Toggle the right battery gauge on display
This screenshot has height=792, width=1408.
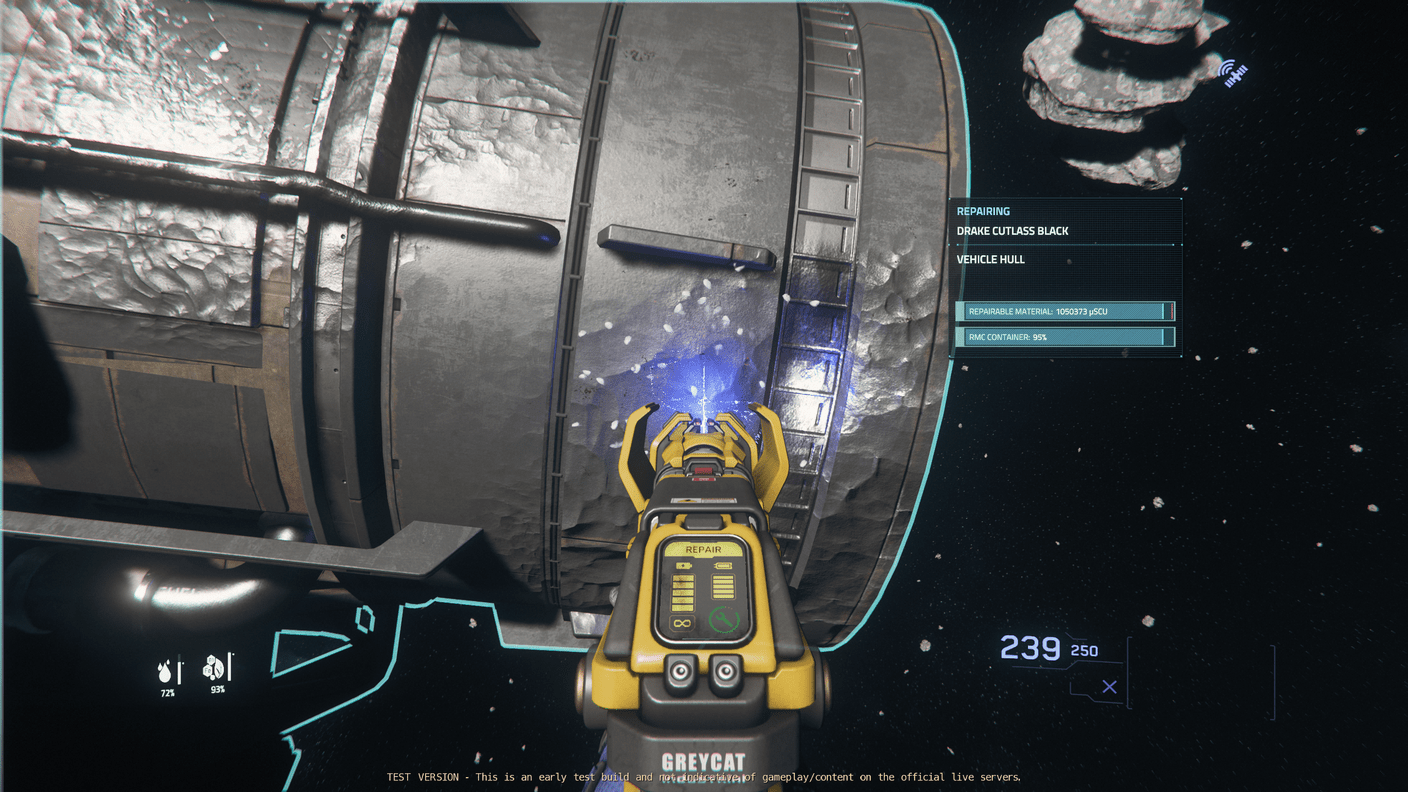(x=723, y=586)
